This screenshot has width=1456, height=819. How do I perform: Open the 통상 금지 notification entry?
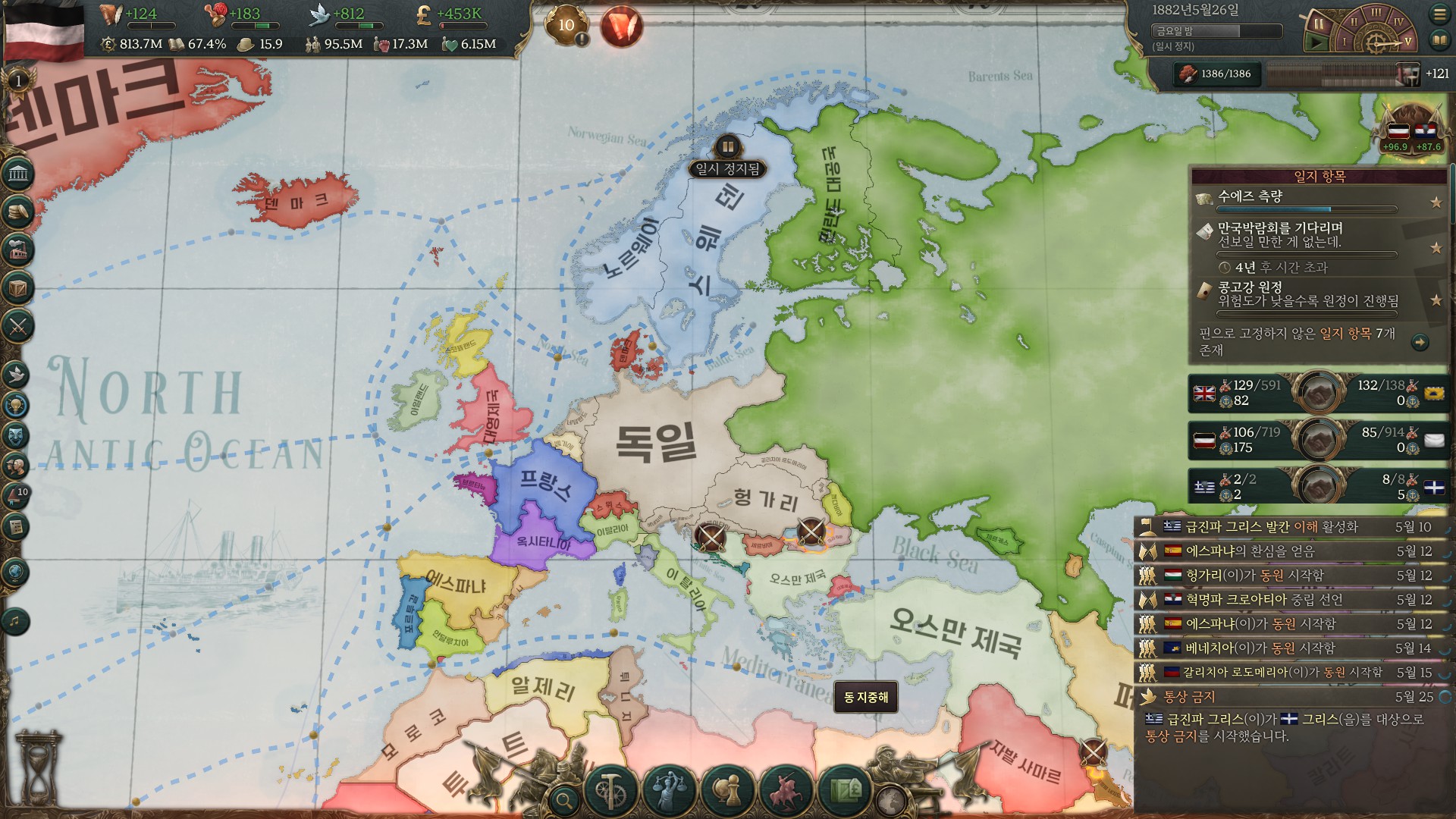pos(1289,697)
